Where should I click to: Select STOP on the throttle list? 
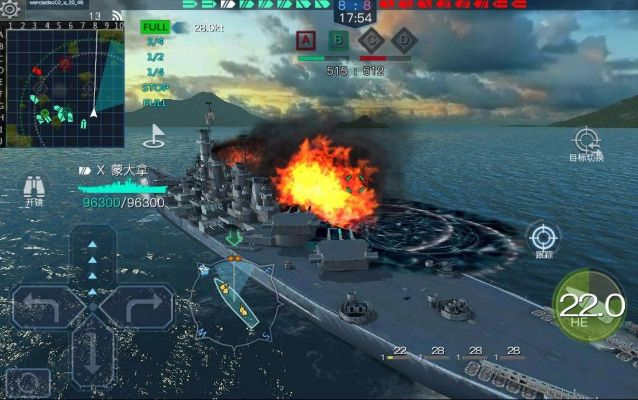tap(155, 87)
